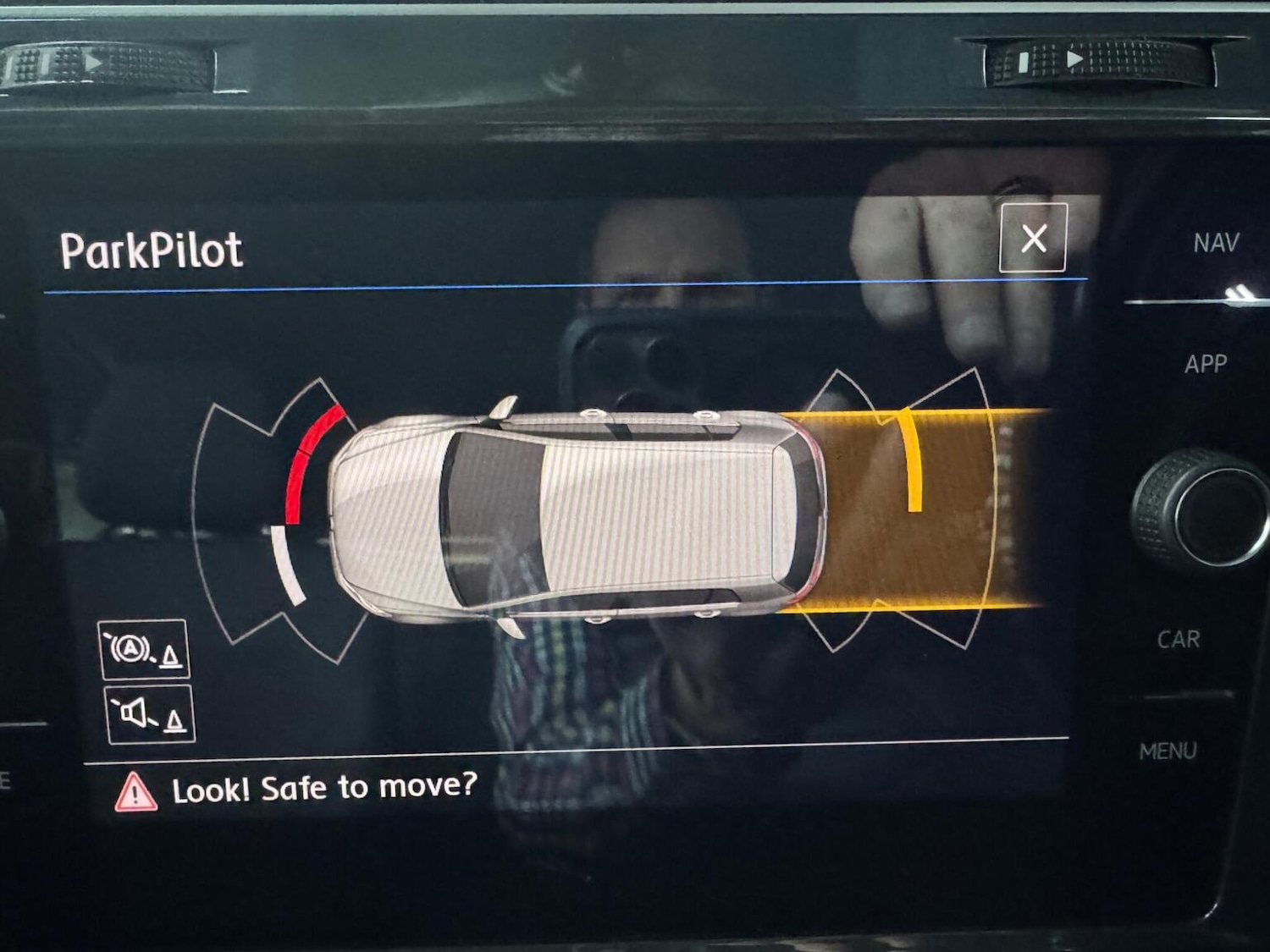
Task: Open the CAR section
Action: tap(1179, 639)
